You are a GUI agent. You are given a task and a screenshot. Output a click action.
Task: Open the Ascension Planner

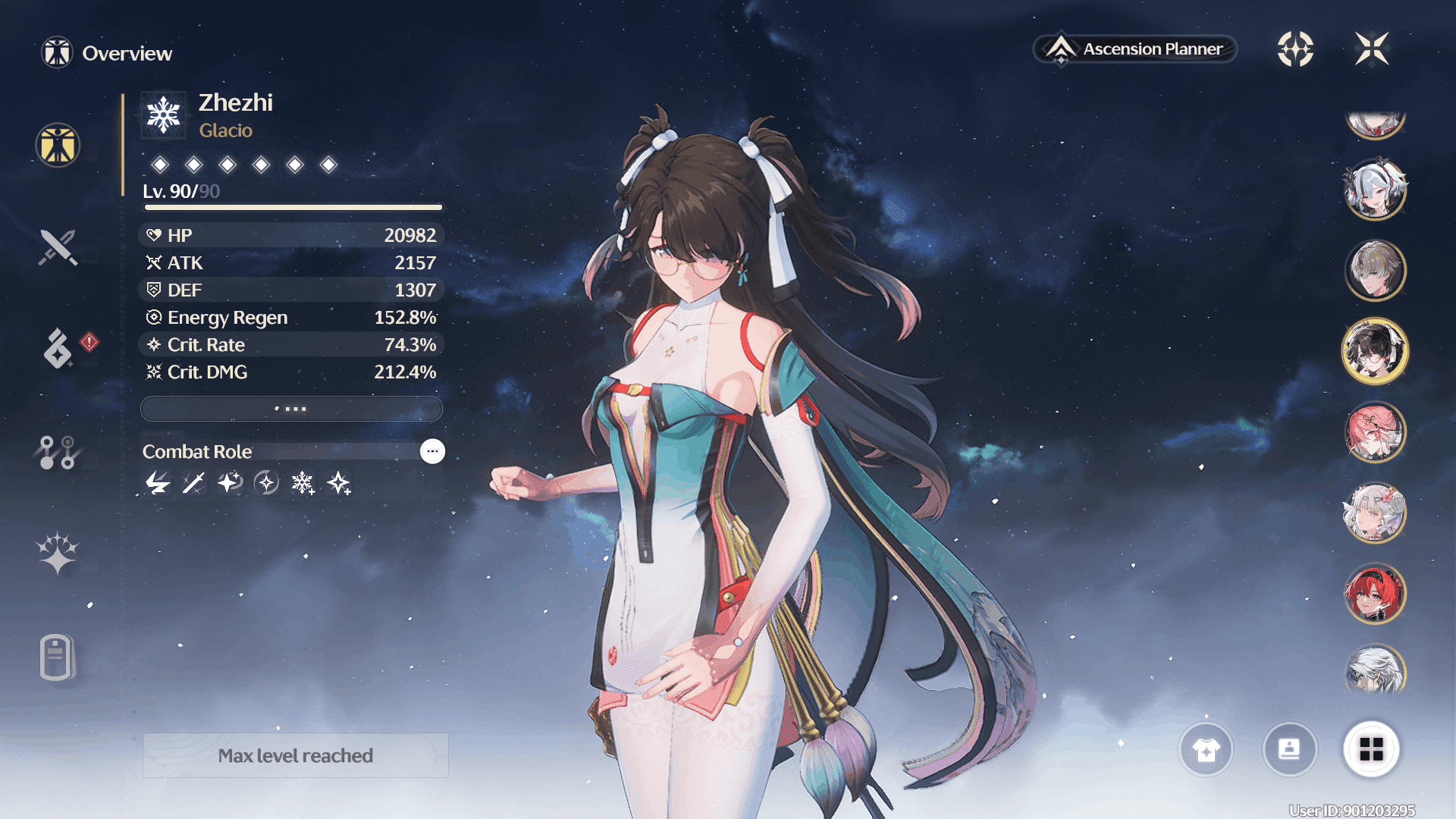[x=1135, y=49]
